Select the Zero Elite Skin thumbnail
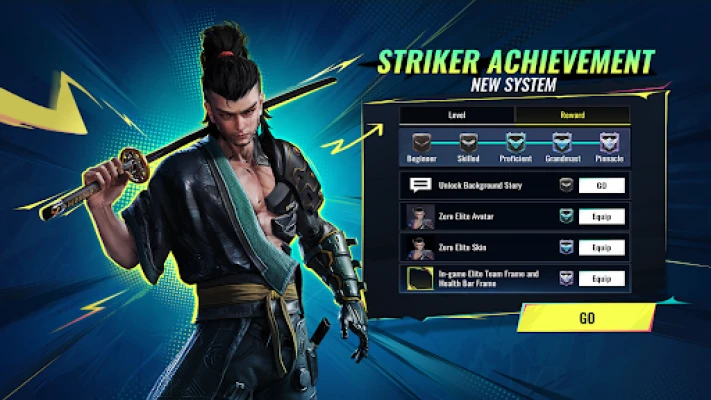 click(420, 247)
